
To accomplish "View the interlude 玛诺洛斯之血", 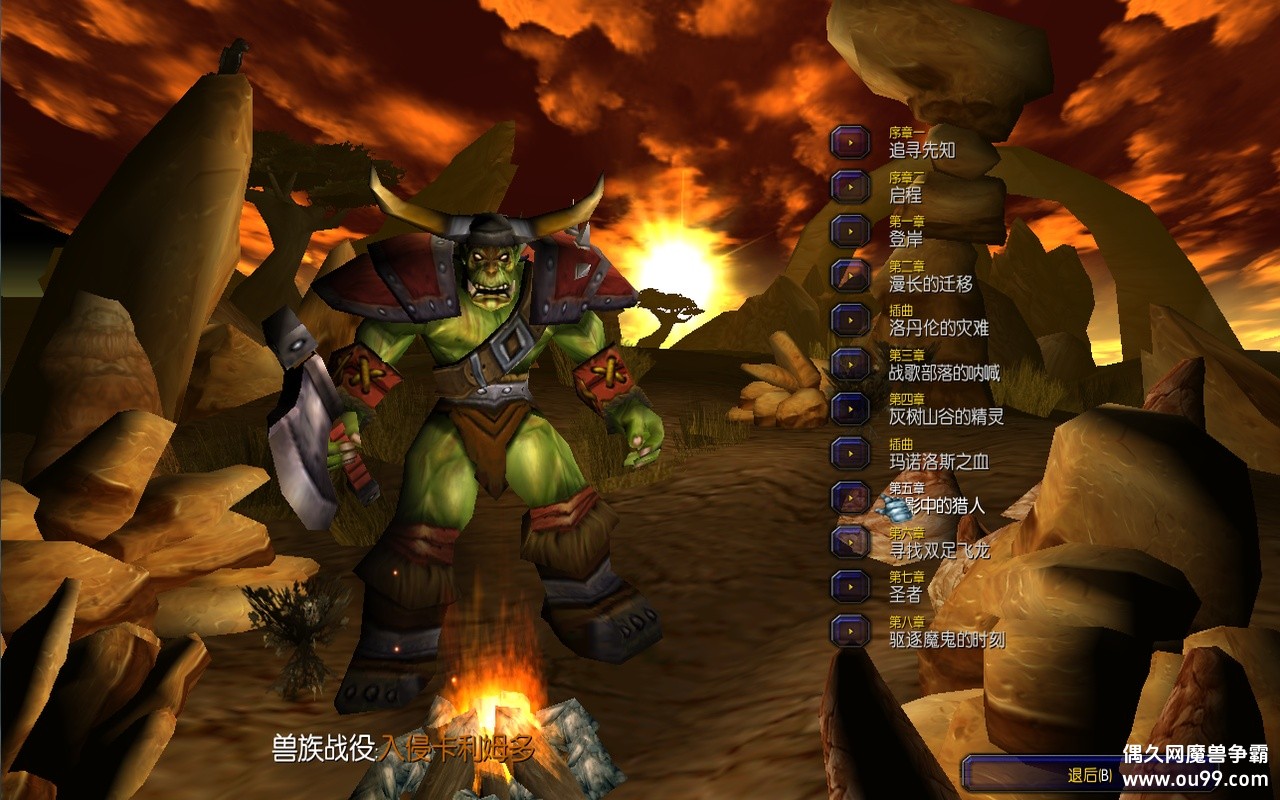I will (850, 452).
